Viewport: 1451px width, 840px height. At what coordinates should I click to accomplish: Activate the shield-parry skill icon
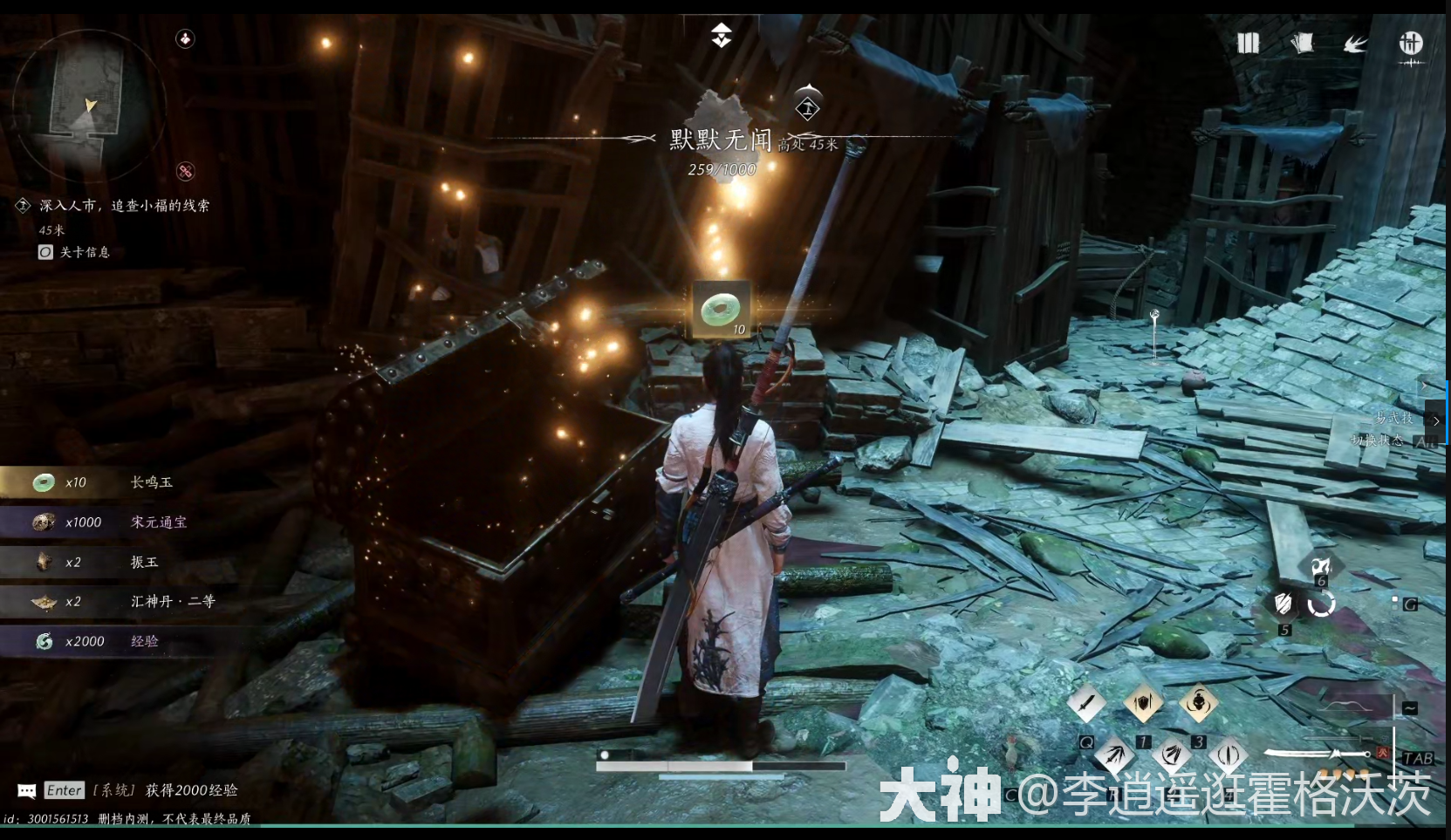tap(1143, 703)
